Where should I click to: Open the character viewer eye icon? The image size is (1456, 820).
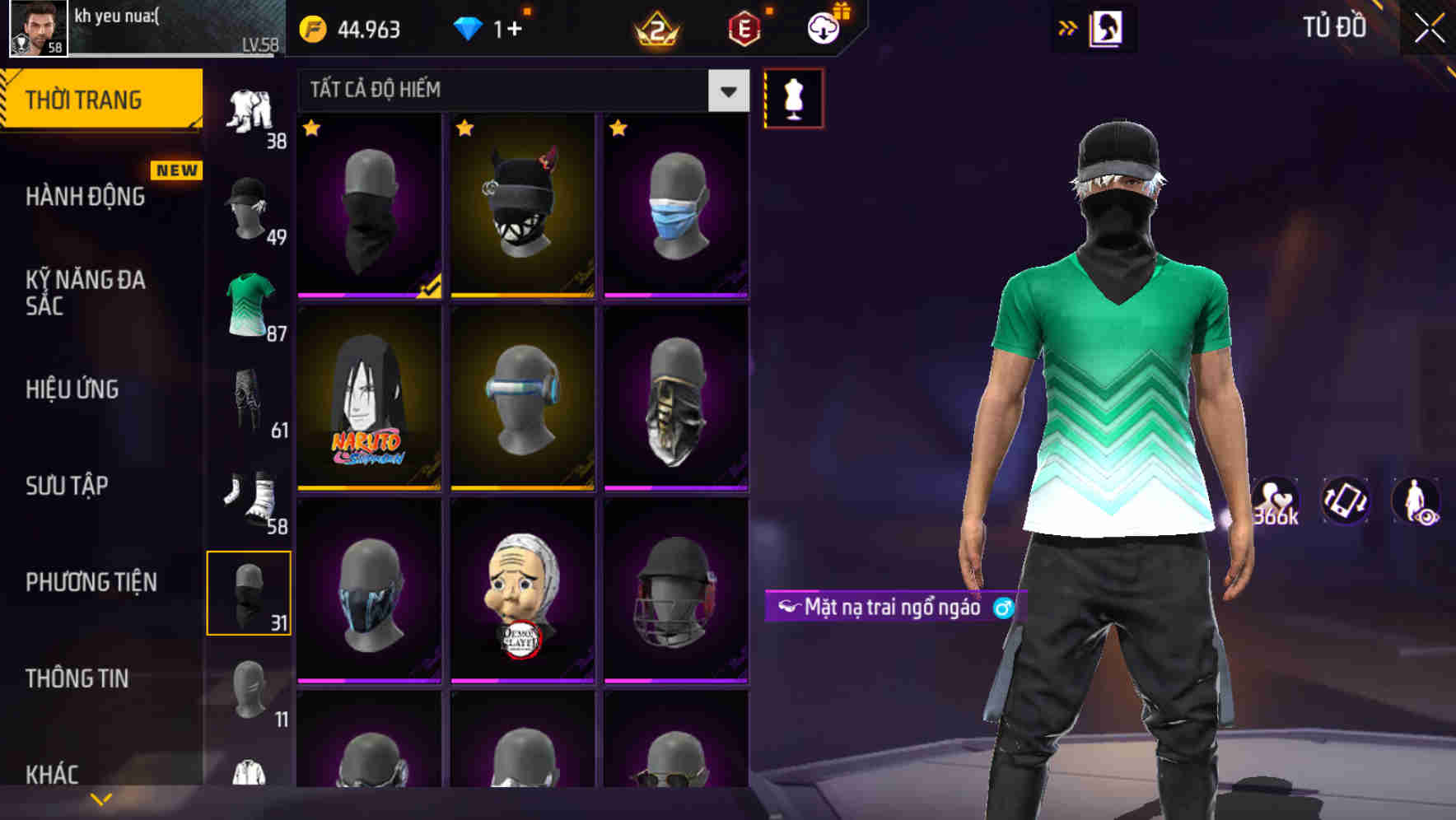click(x=1418, y=501)
